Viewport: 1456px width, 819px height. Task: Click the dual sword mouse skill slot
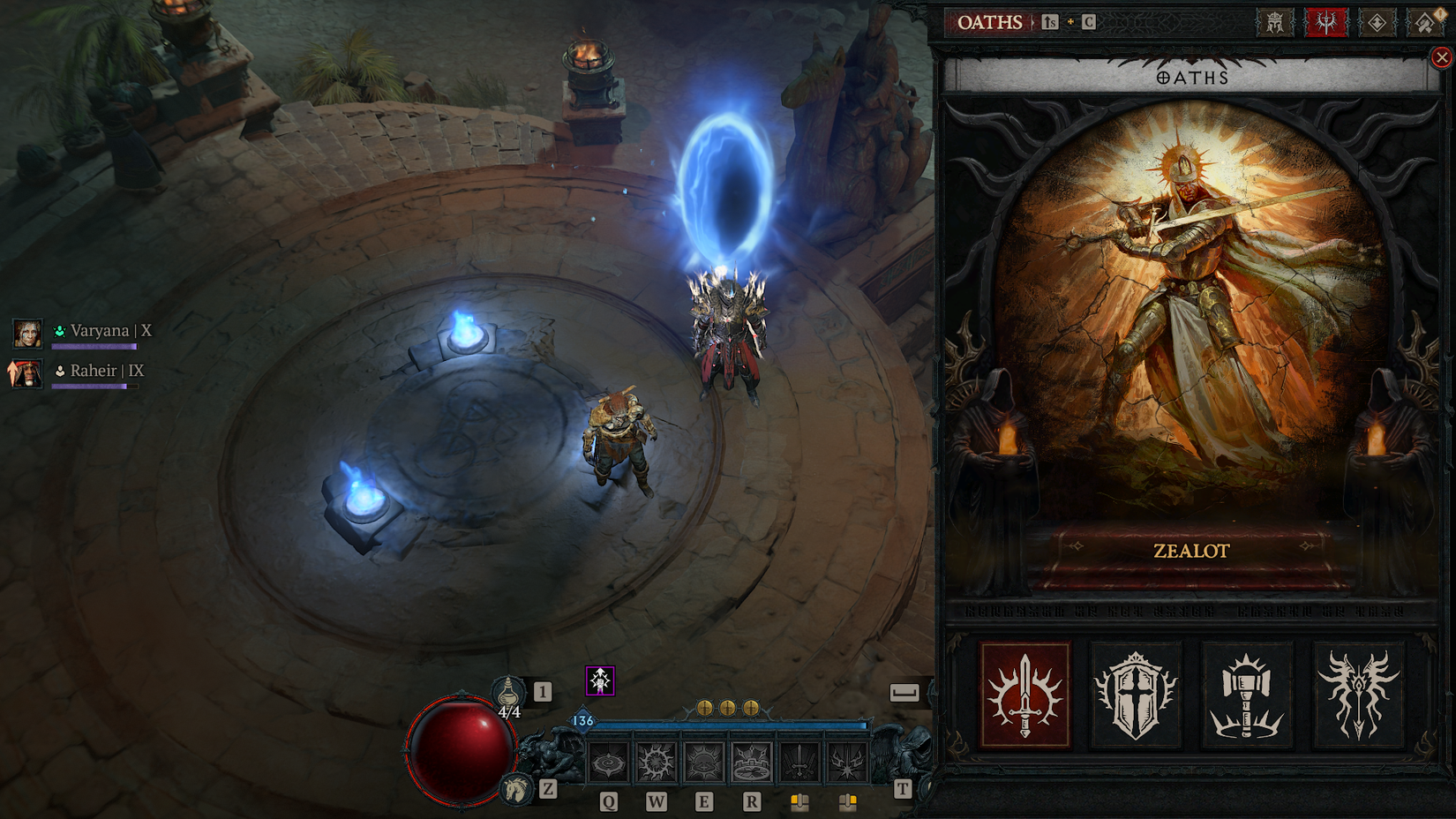[799, 762]
